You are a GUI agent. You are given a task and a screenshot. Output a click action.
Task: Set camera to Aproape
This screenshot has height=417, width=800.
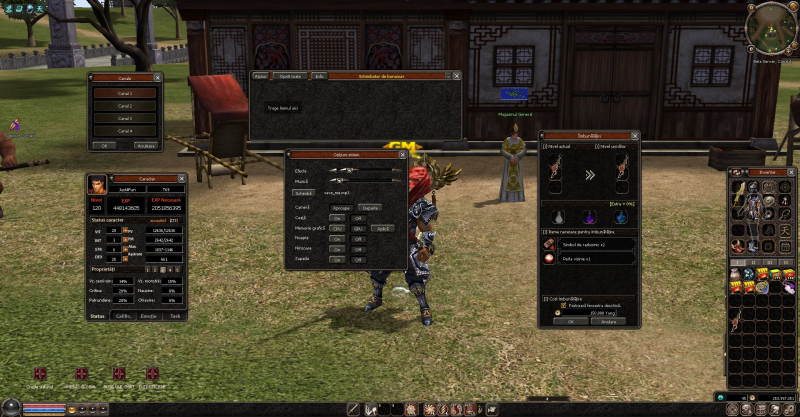[342, 207]
